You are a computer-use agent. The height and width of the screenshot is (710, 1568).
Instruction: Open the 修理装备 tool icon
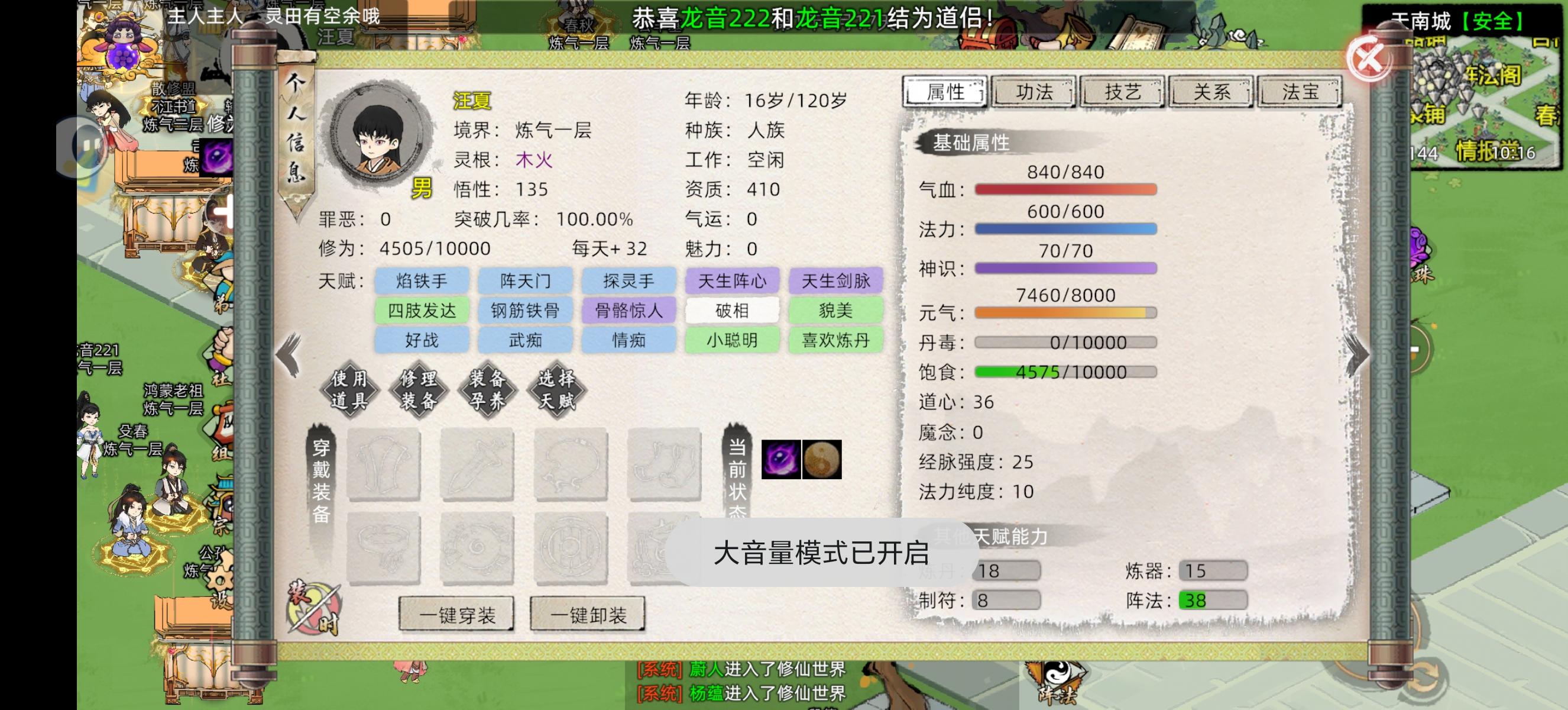click(x=420, y=390)
